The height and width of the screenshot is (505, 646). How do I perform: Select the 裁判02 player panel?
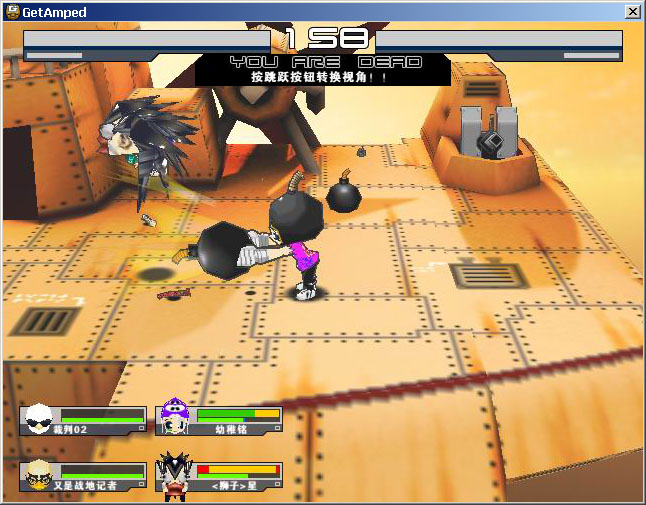point(83,420)
